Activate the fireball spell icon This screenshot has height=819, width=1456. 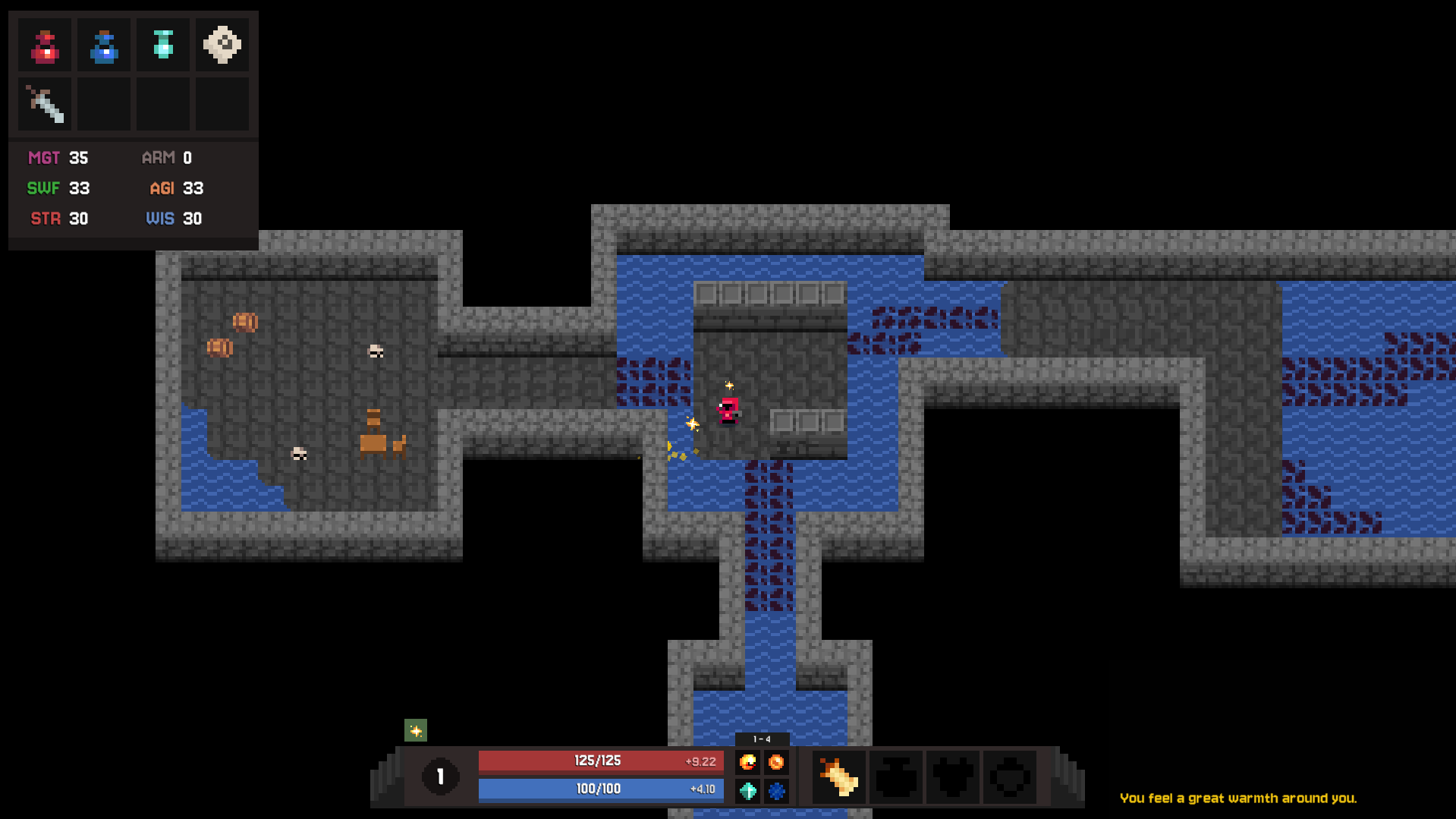tap(748, 762)
